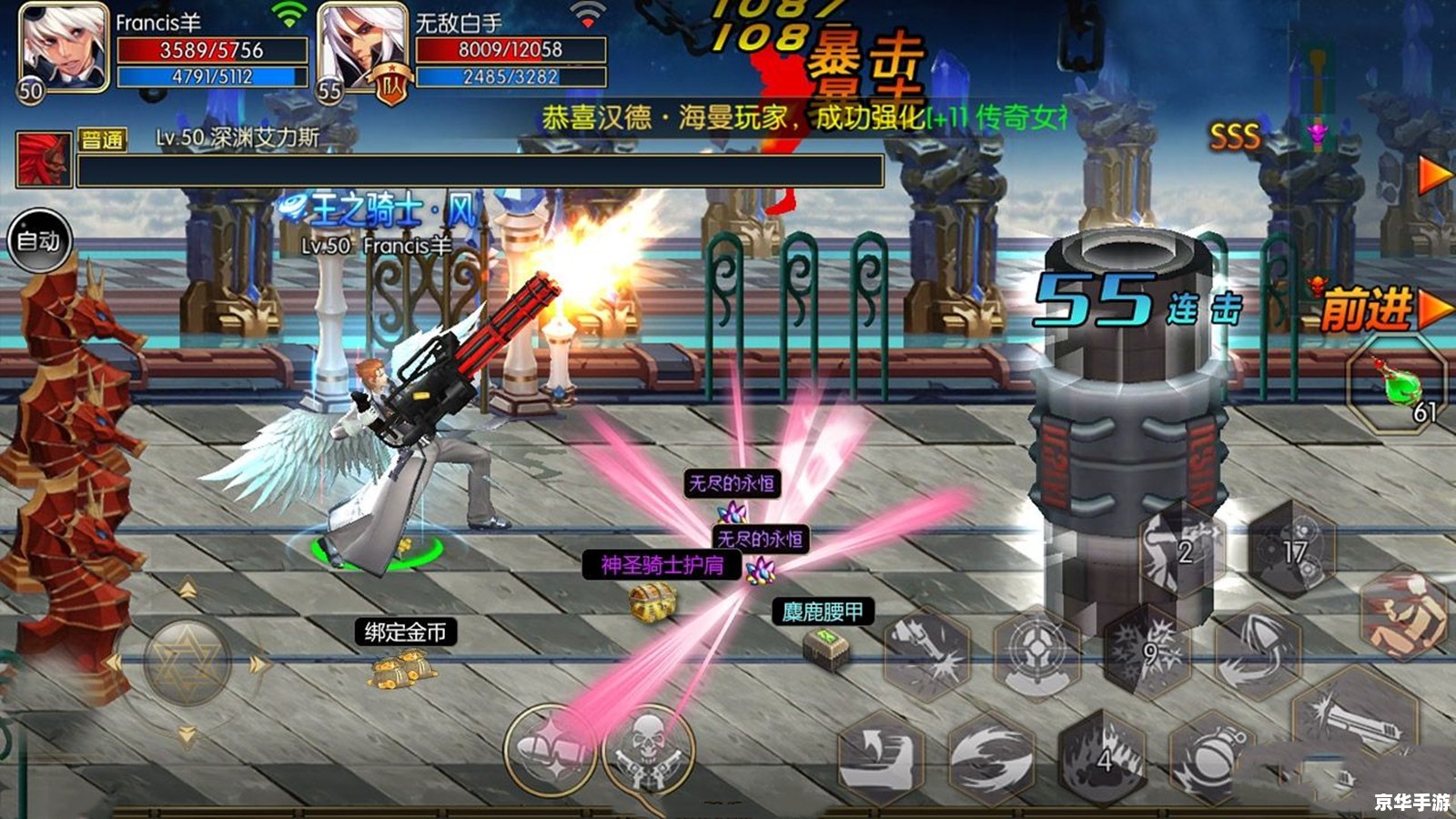The height and width of the screenshot is (819, 1456).
Task: Use the green potion with 61 count
Action: click(1397, 385)
